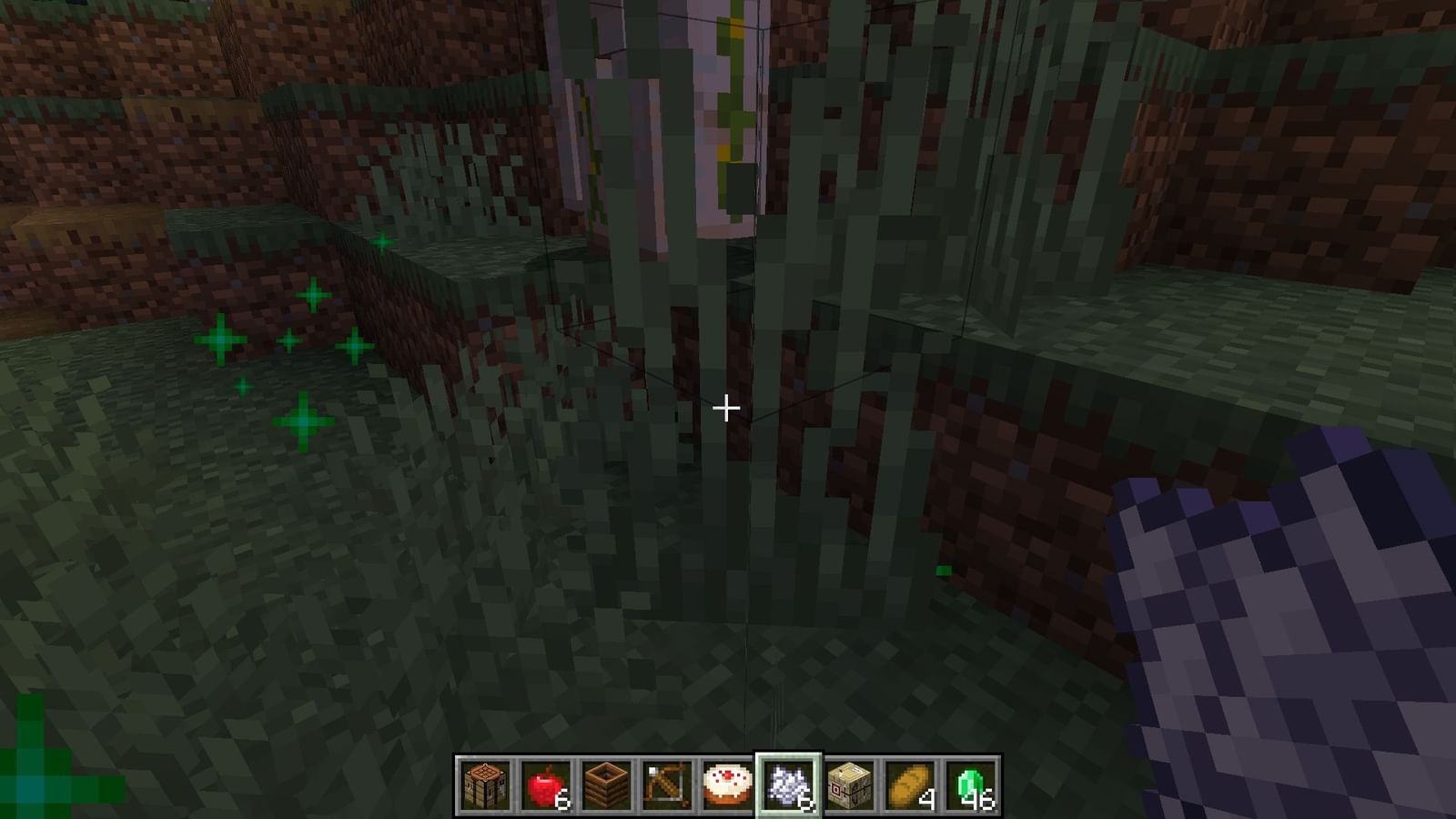Viewport: 1456px width, 819px height.
Task: Click the crosshair at screen center
Action: click(x=727, y=409)
